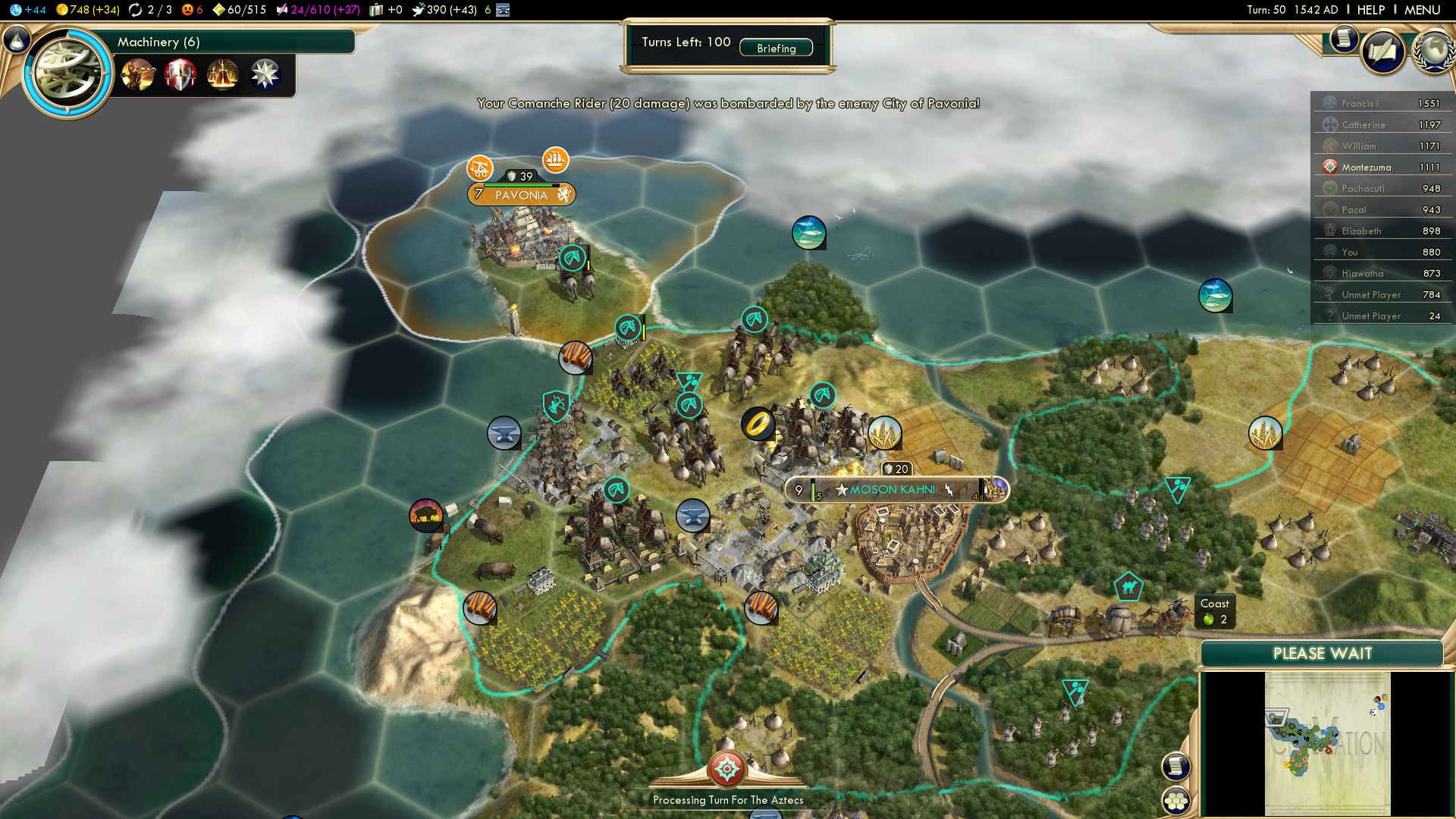The height and width of the screenshot is (819, 1456).
Task: Select the shield and swords unlock icon
Action: pos(180,75)
